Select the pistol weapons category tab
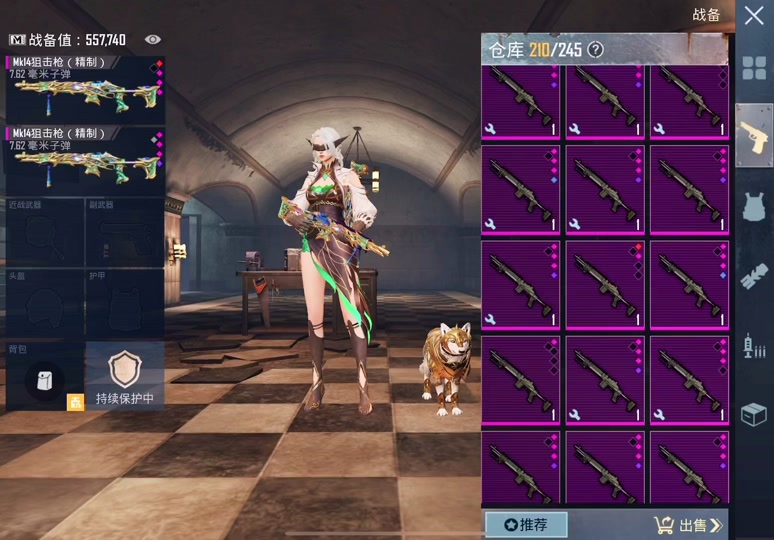This screenshot has height=540, width=774. (x=753, y=135)
